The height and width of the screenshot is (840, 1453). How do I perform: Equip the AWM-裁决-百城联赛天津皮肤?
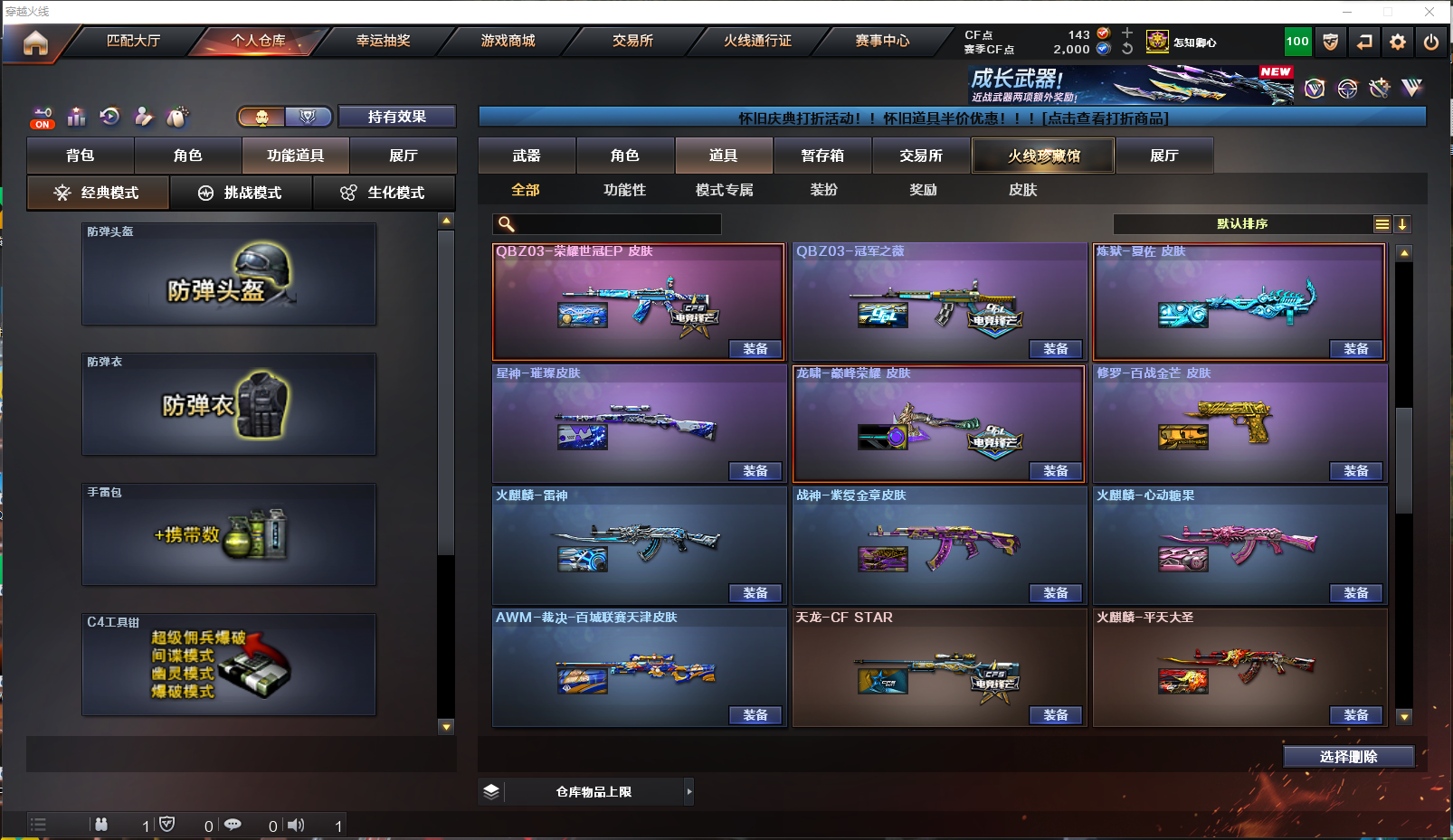tap(755, 715)
